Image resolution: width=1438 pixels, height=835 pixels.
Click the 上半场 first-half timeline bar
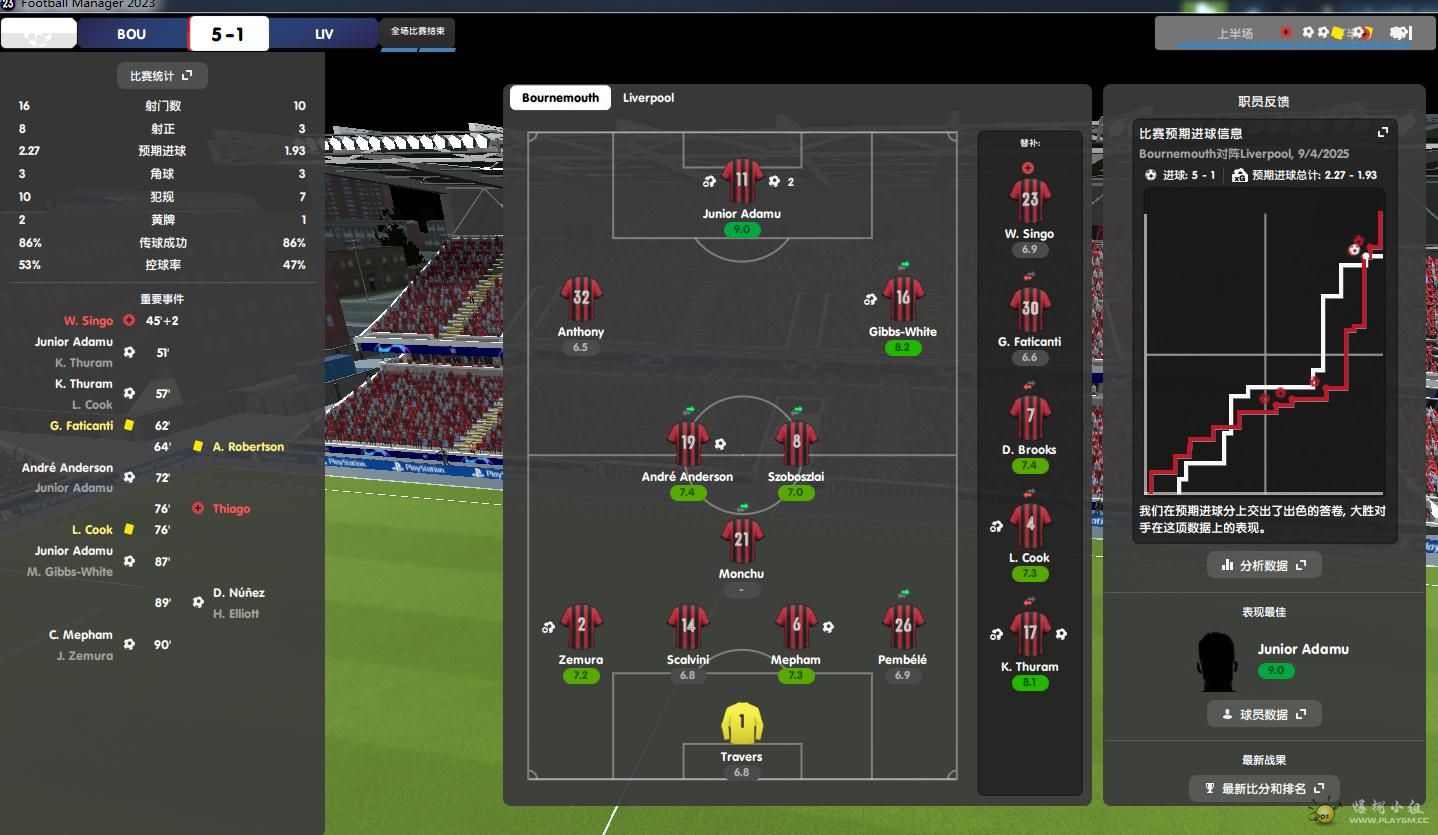(1236, 34)
